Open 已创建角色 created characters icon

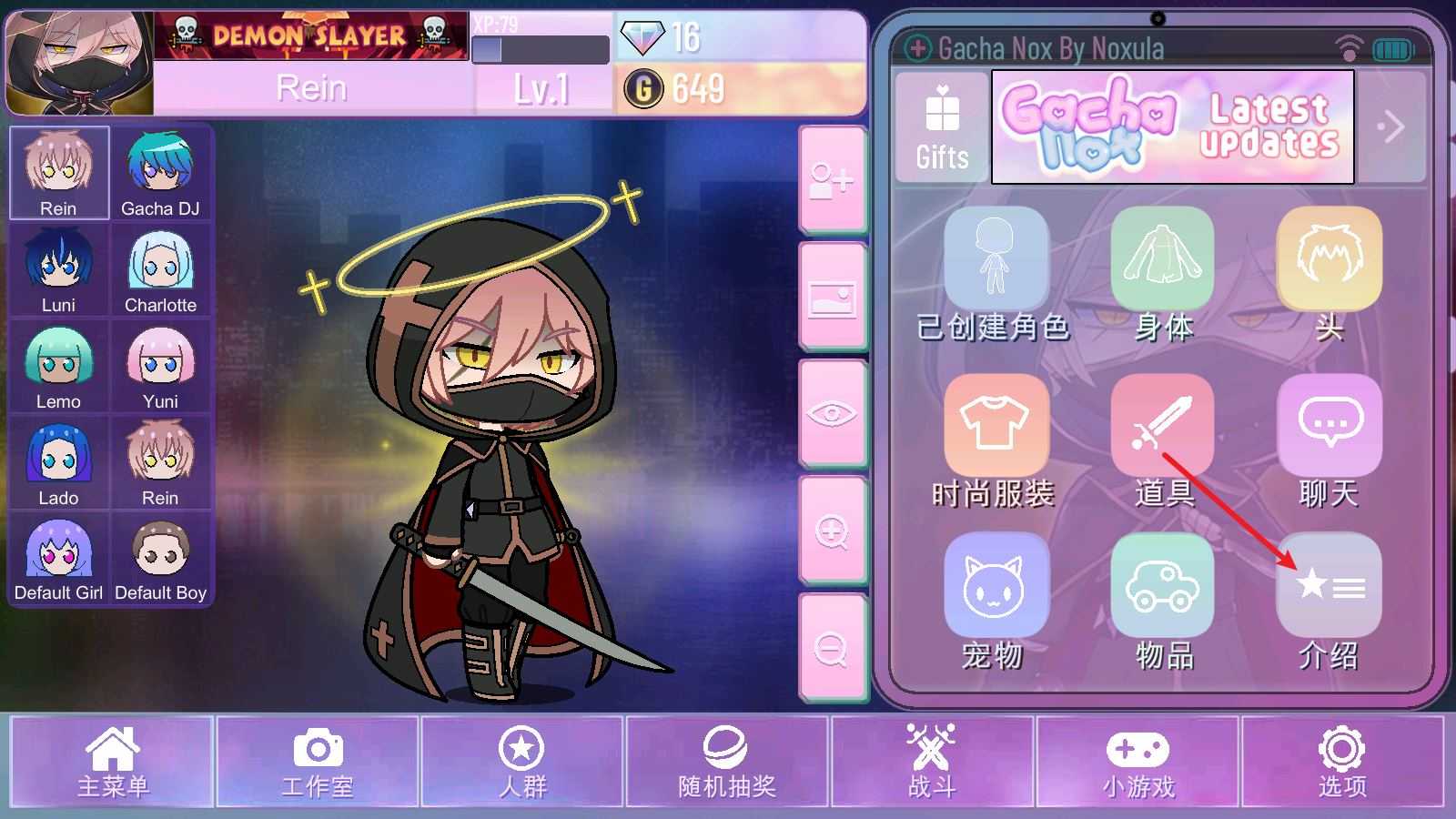click(997, 259)
